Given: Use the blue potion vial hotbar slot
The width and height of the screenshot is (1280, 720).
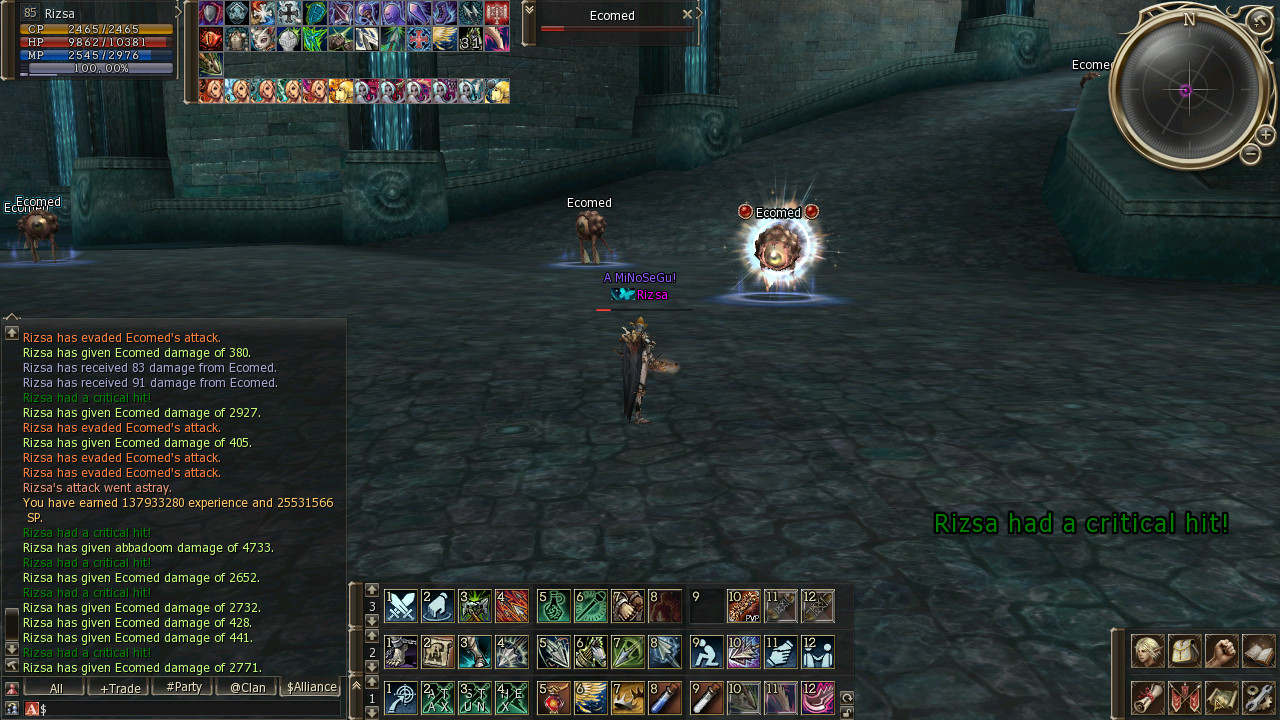Looking at the screenshot, I should pos(664,698).
